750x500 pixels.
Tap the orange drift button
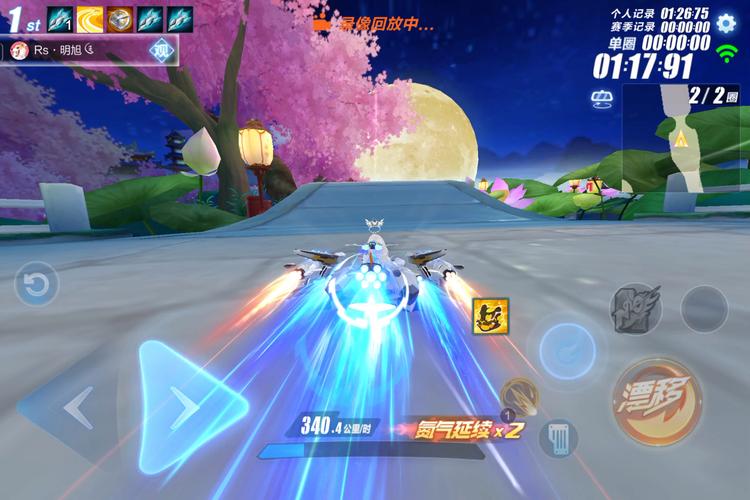click(656, 401)
